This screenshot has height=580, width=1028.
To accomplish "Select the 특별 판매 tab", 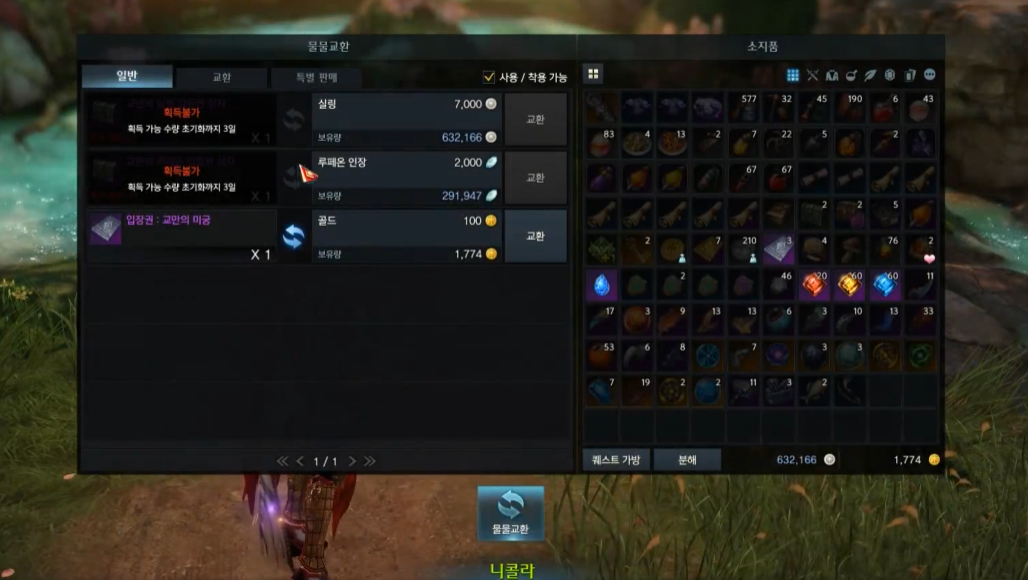I will (x=315, y=77).
